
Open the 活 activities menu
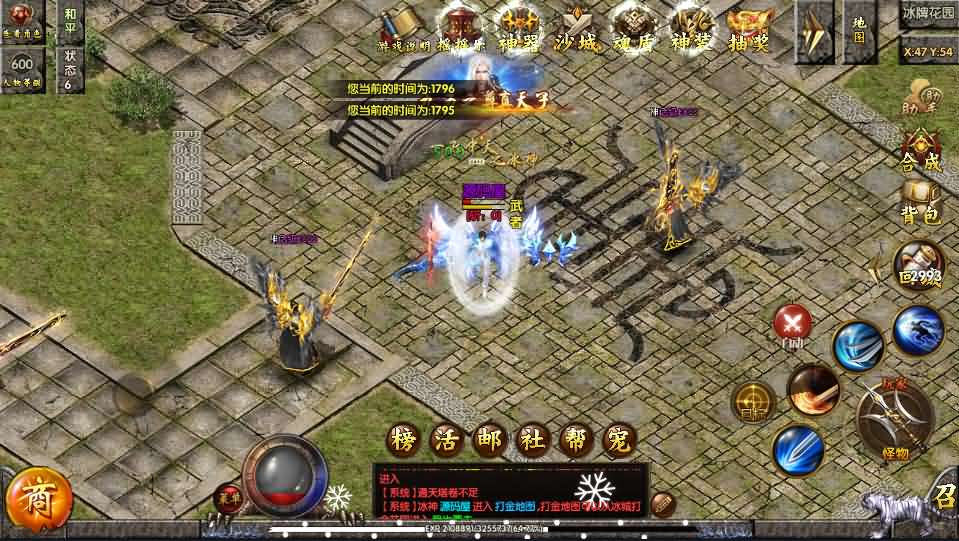tap(447, 440)
